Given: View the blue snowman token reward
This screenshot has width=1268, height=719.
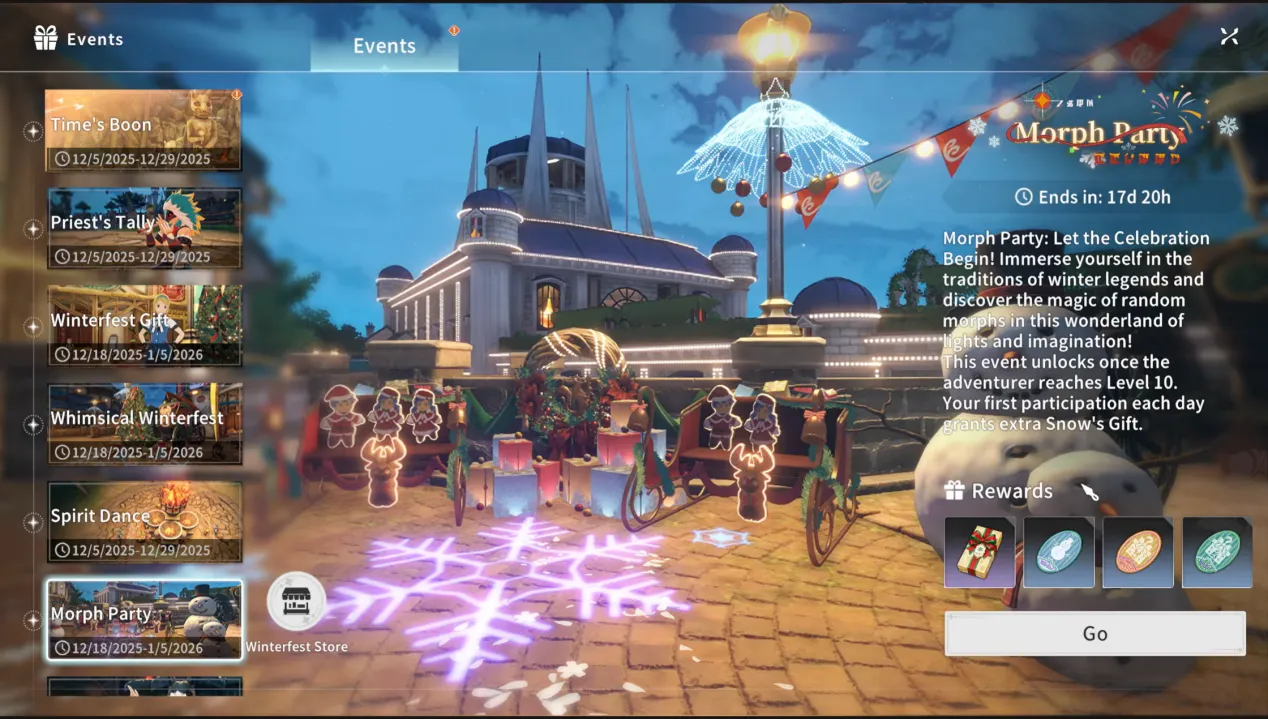Looking at the screenshot, I should tap(1058, 552).
